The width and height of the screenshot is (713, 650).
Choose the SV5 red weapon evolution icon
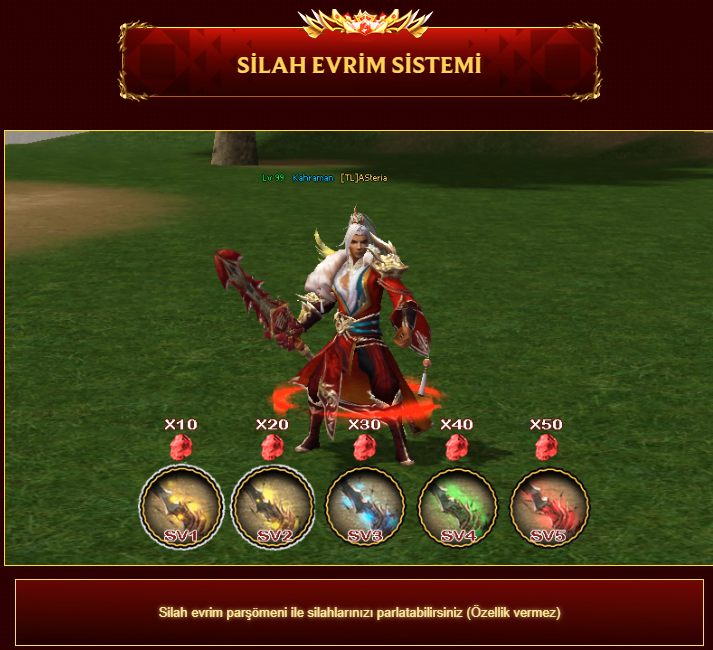pos(549,507)
